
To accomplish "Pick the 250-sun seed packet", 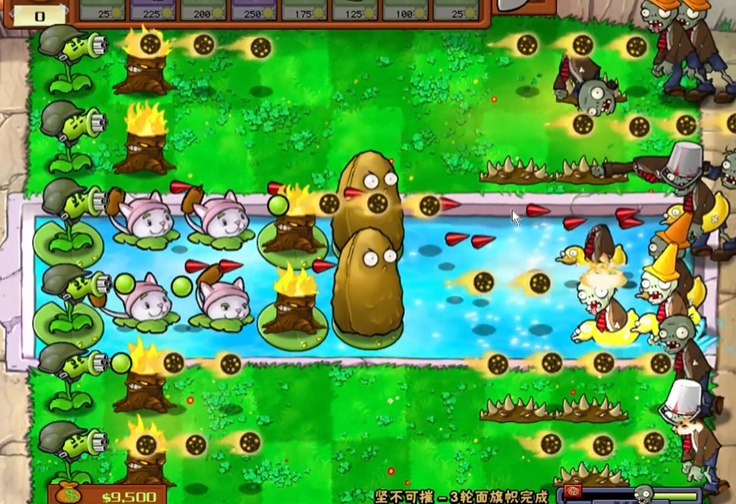I will [255, 10].
